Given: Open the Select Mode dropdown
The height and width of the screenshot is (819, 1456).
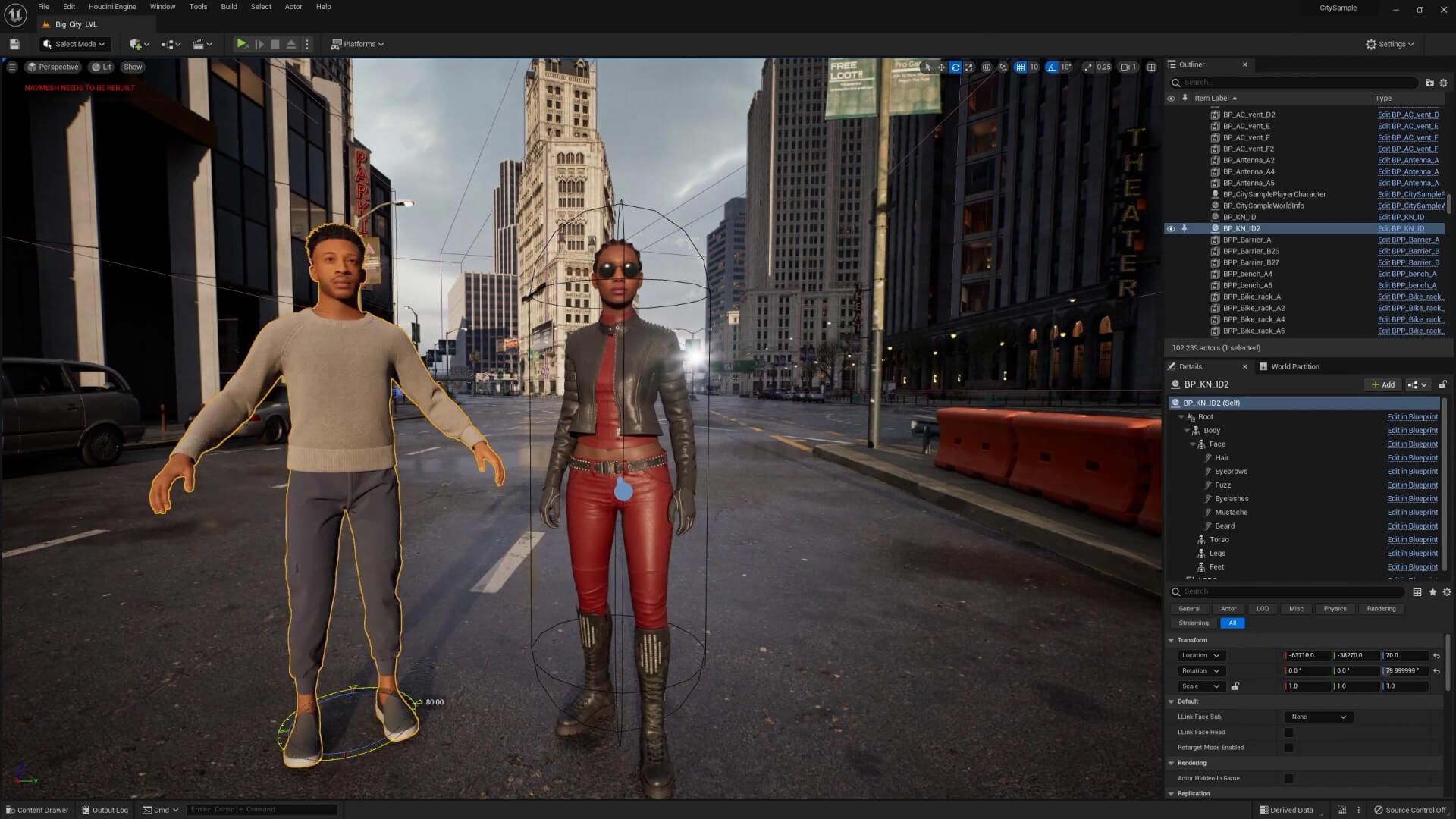Looking at the screenshot, I should click(x=74, y=43).
